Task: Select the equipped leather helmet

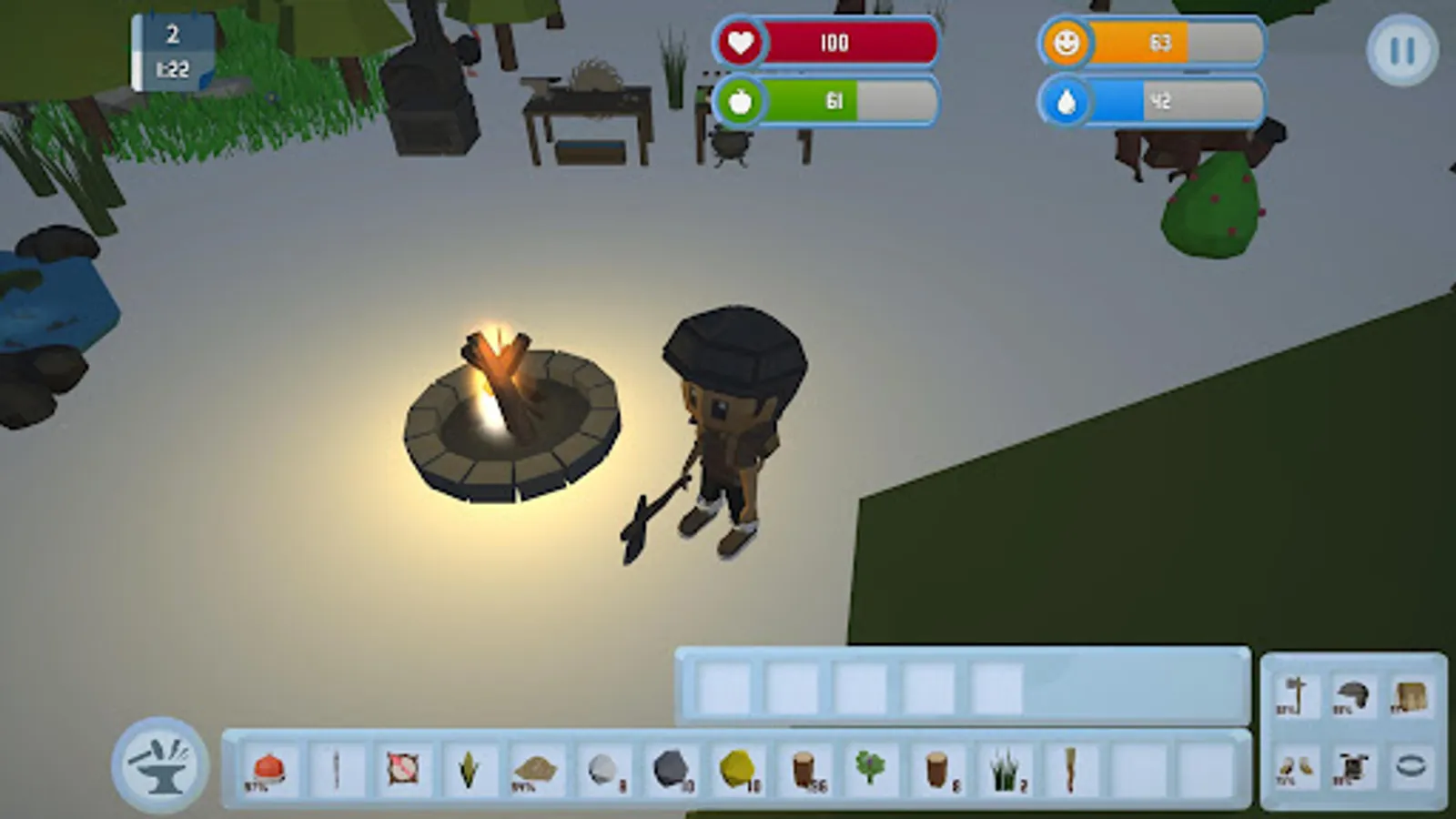Action: click(x=1353, y=694)
